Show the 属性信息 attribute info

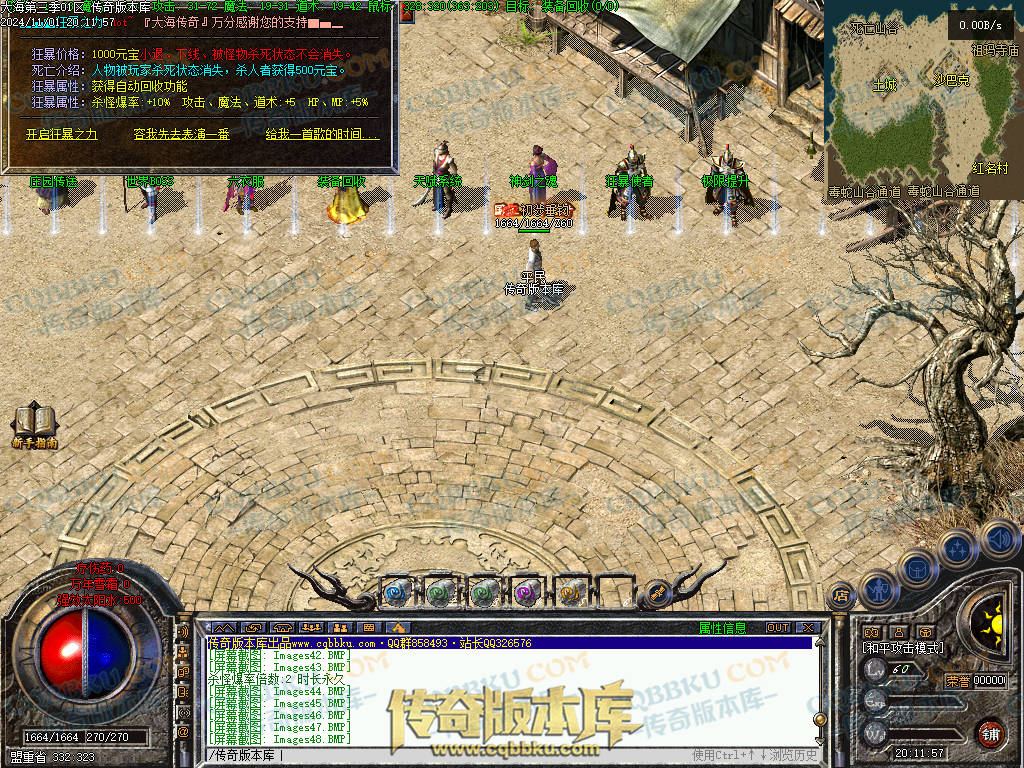[722, 628]
